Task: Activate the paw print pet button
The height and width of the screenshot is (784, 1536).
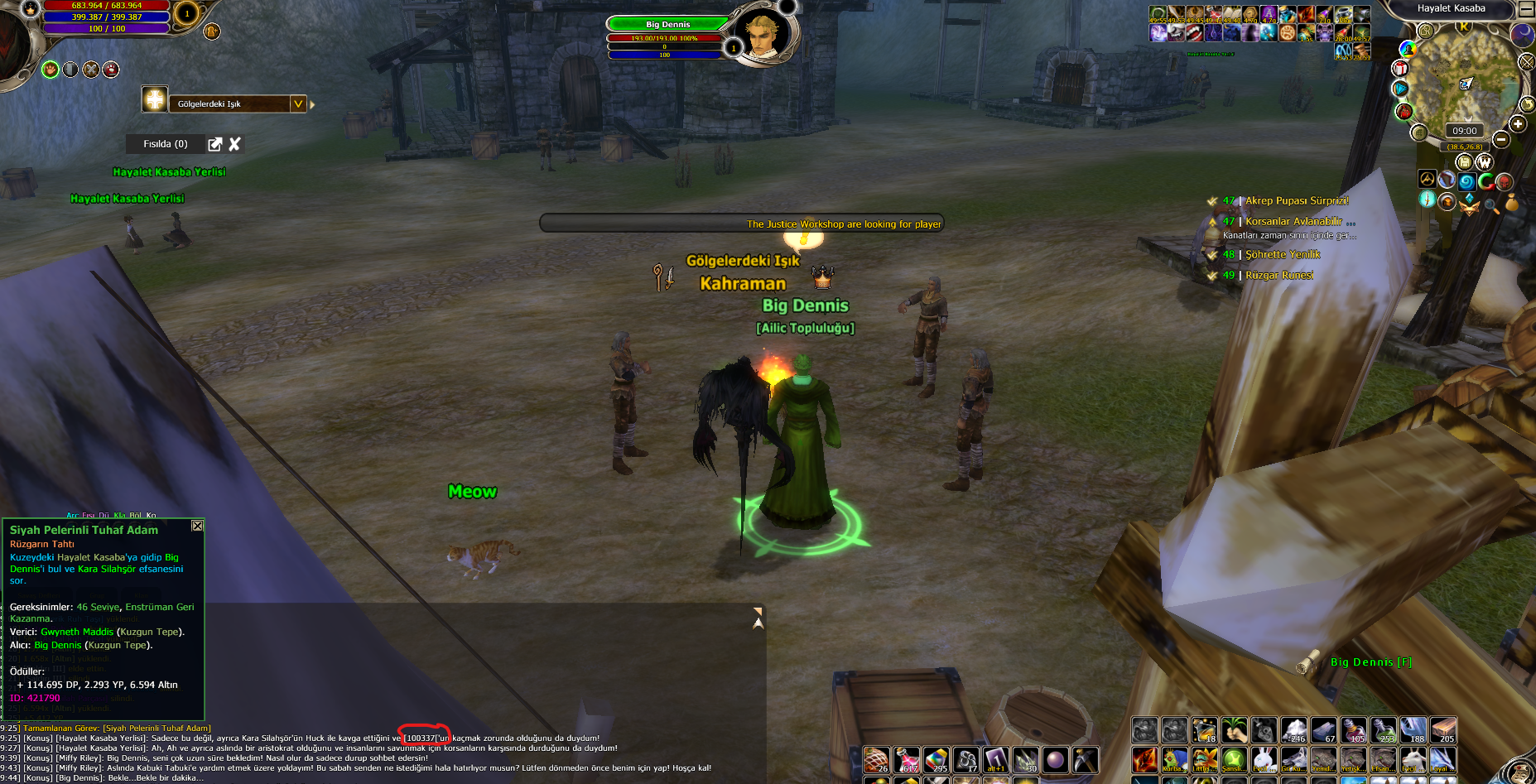Action: [x=51, y=70]
